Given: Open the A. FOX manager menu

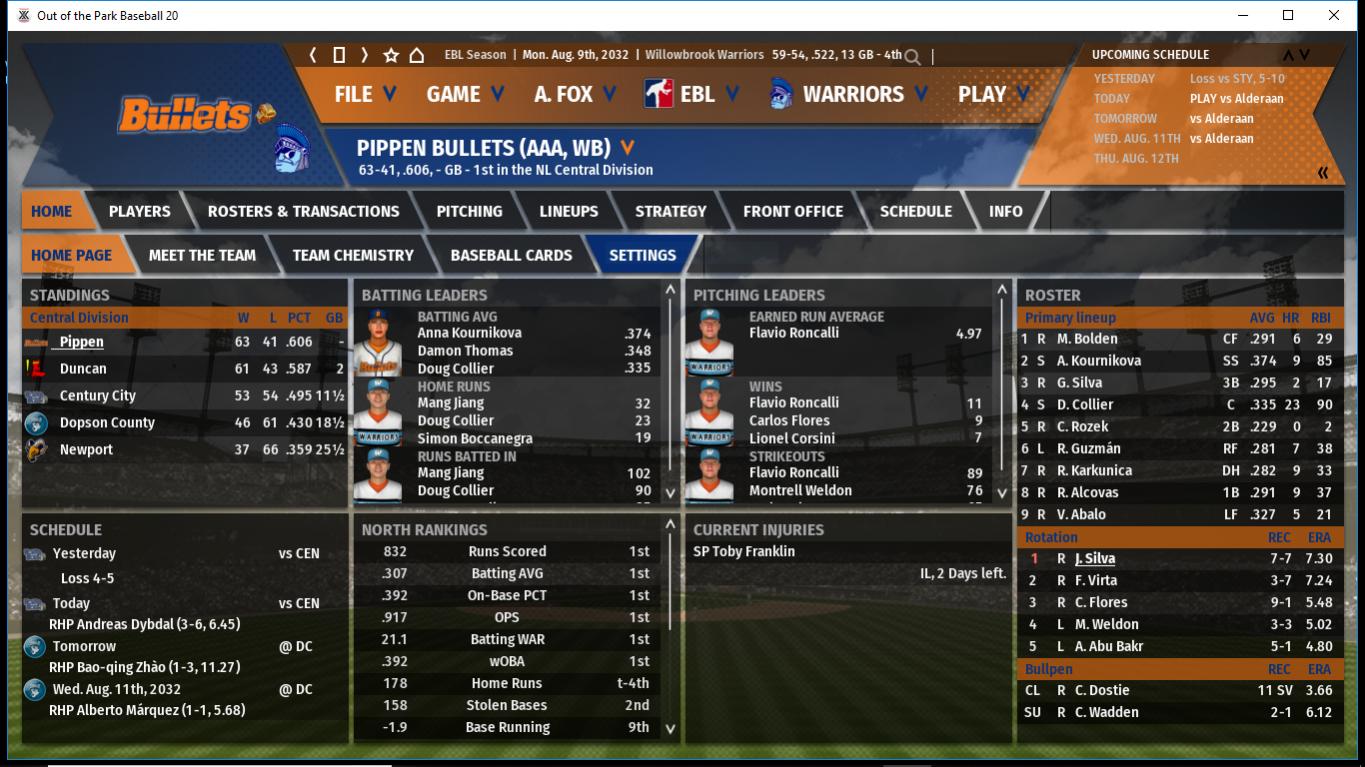Looking at the screenshot, I should tap(574, 94).
